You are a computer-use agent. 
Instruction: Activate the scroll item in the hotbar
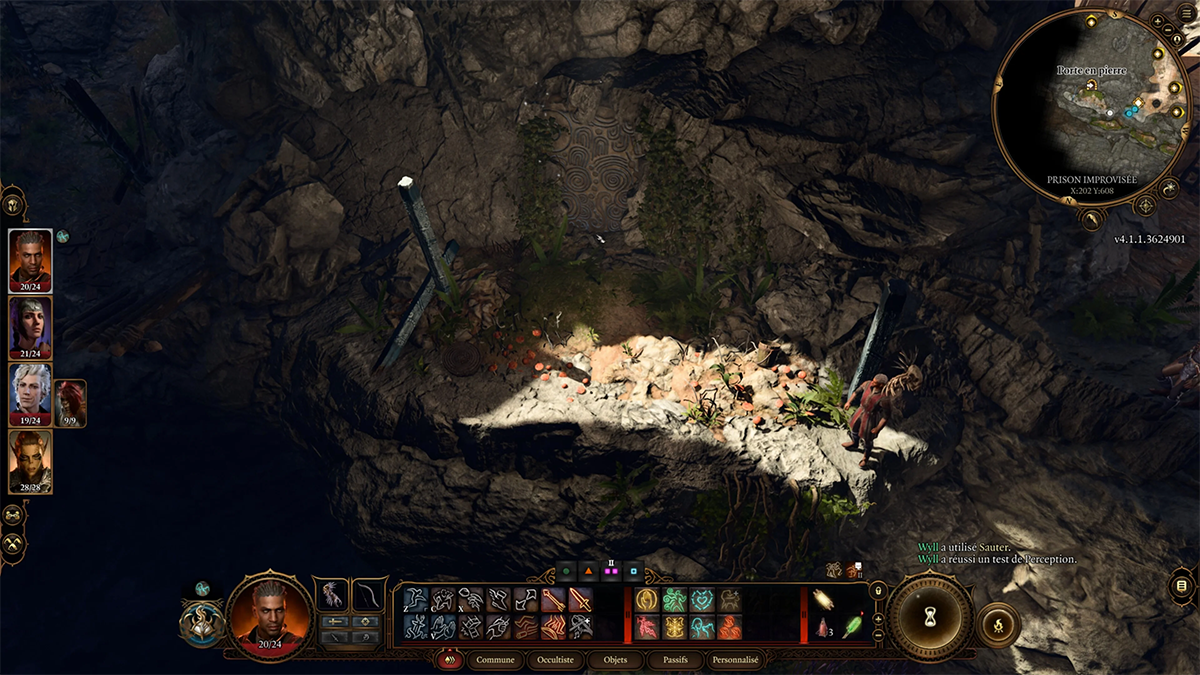click(825, 599)
